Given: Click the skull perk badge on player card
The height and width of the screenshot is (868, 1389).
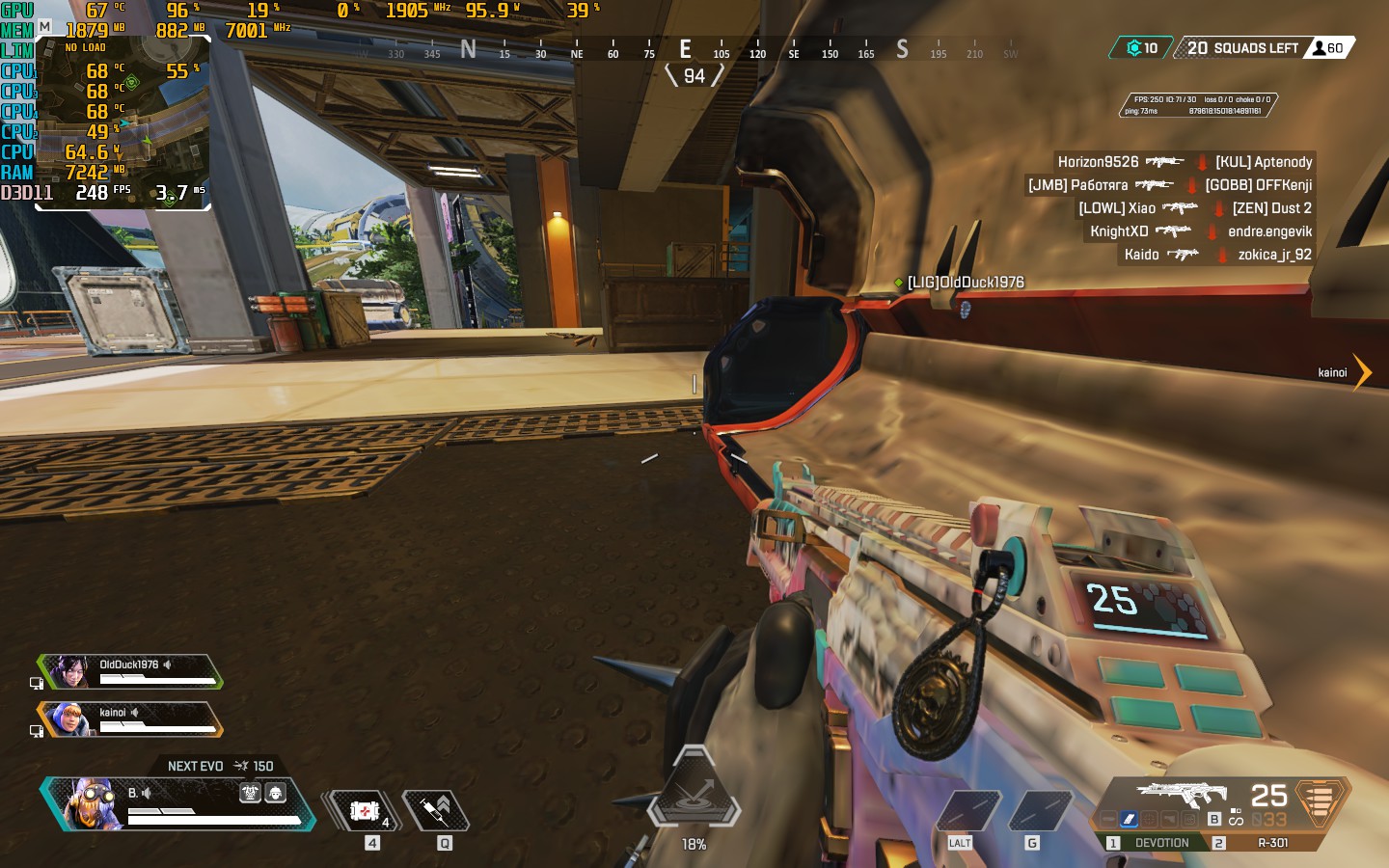Looking at the screenshot, I should coord(250,793).
